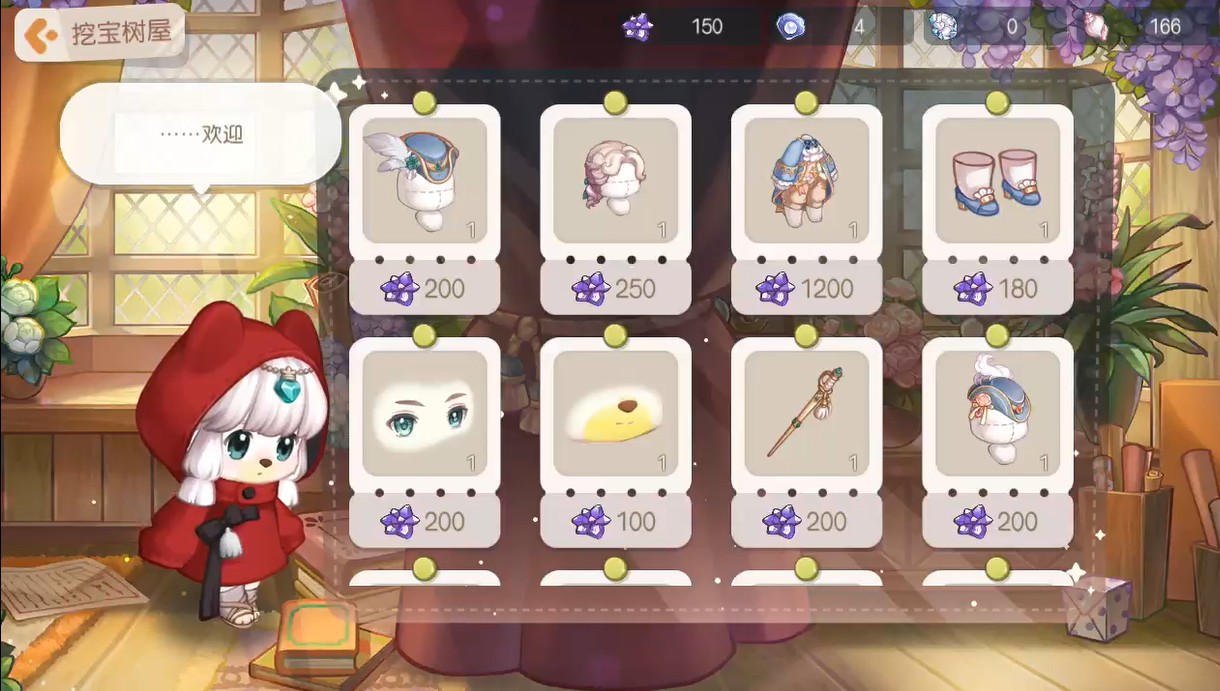Screen dimensions: 1220x691
Task: Pick the blue hat with white plume
Action: pos(997,413)
